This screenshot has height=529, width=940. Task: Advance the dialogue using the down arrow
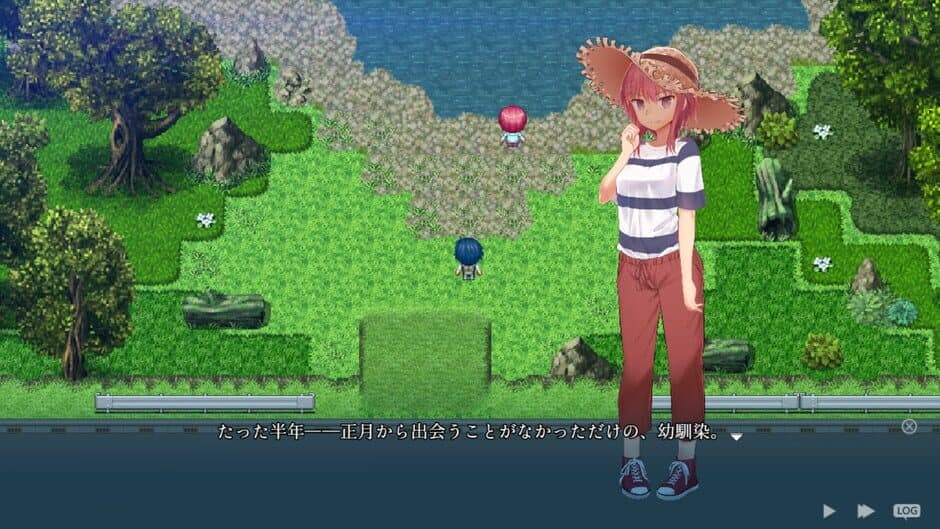click(737, 437)
